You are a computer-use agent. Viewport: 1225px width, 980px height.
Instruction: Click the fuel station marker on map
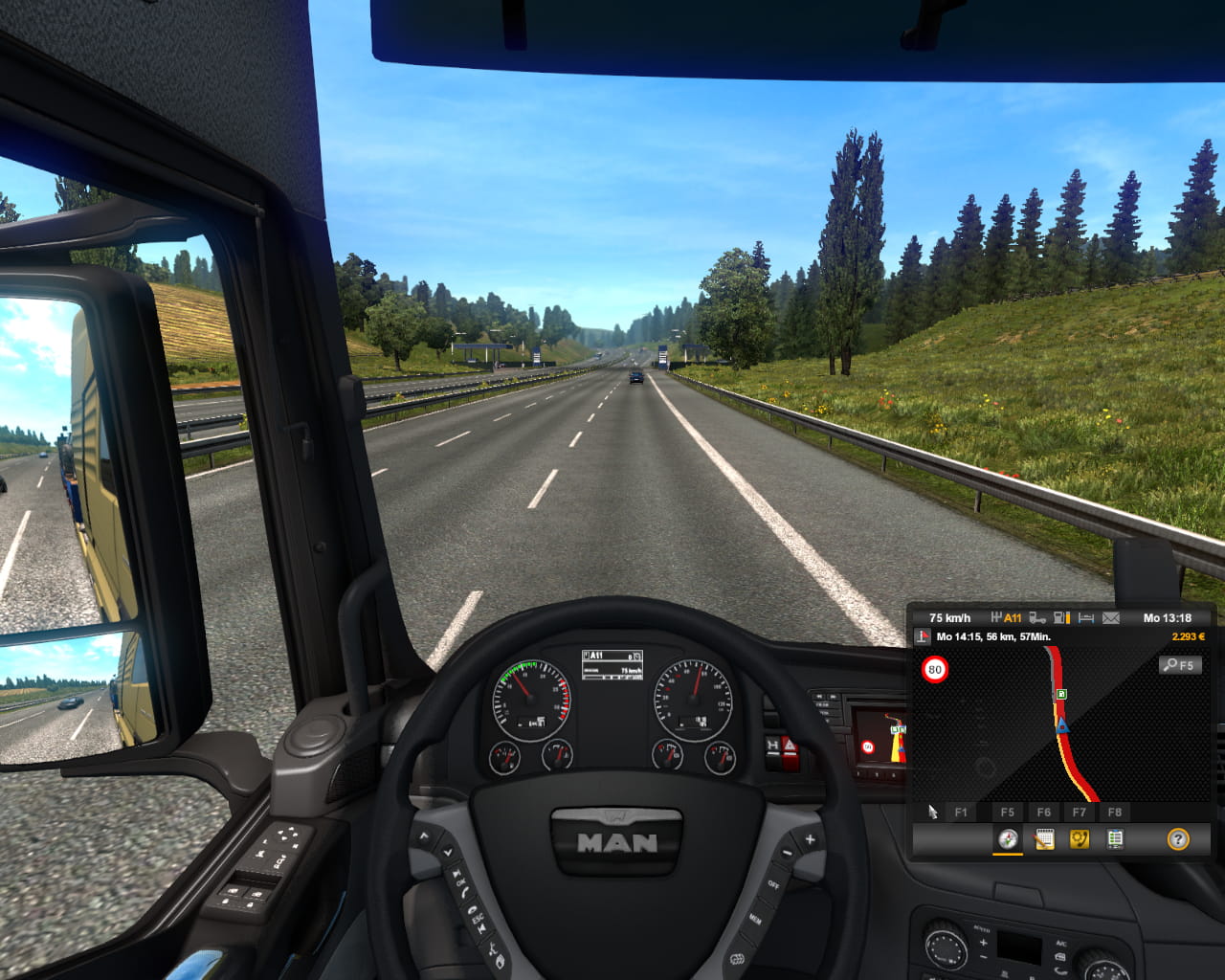tap(1060, 694)
